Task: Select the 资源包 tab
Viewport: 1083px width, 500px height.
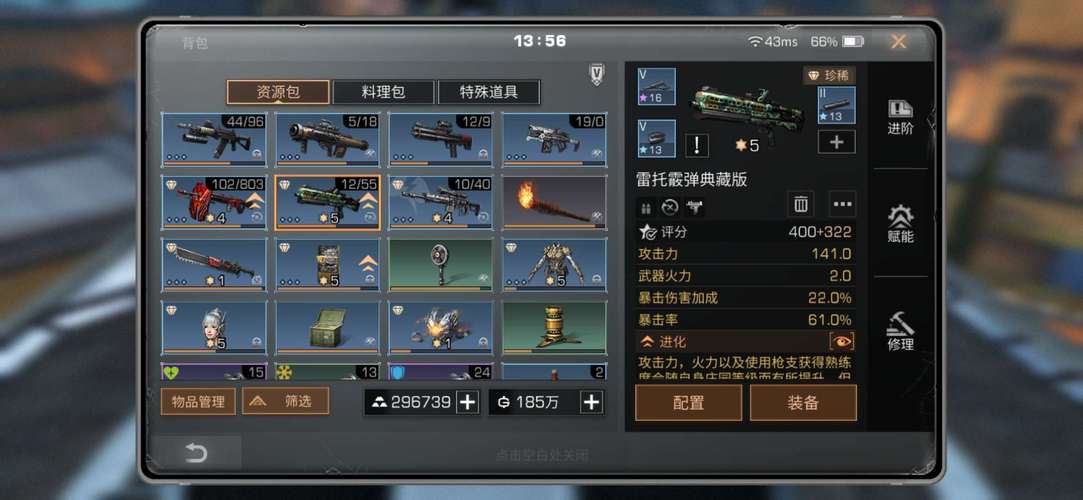Action: [278, 93]
